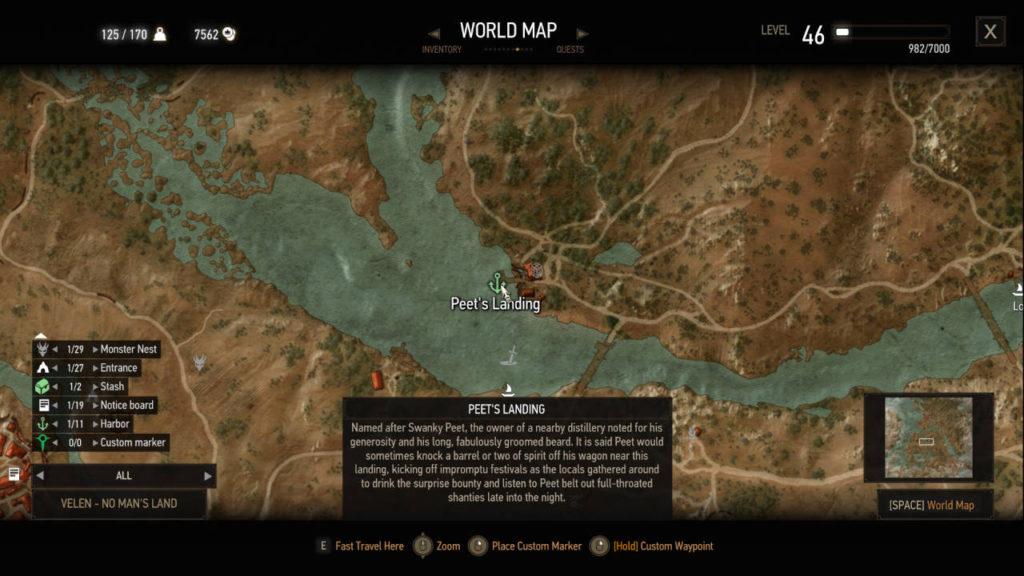Screen dimensions: 1024x576
Task: Choose the Stash legend entry
Action: click(112, 386)
